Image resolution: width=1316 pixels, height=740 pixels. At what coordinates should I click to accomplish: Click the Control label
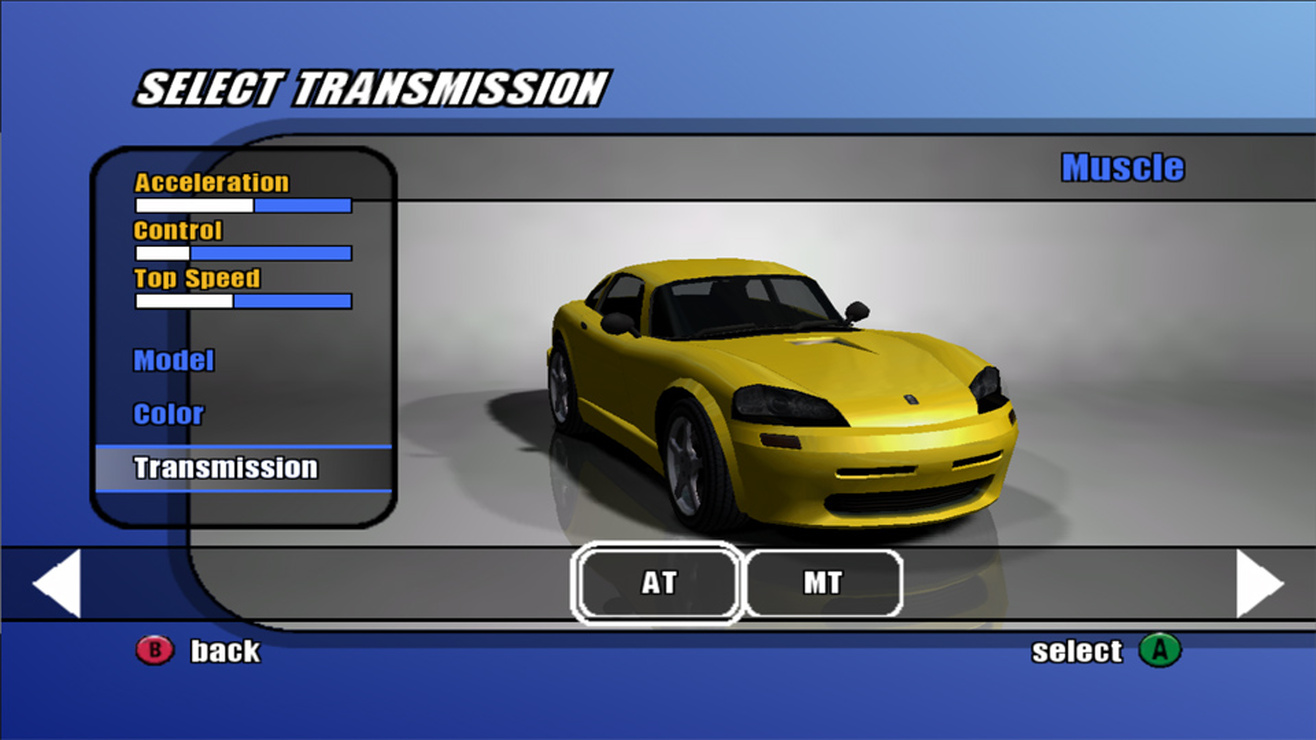point(176,230)
